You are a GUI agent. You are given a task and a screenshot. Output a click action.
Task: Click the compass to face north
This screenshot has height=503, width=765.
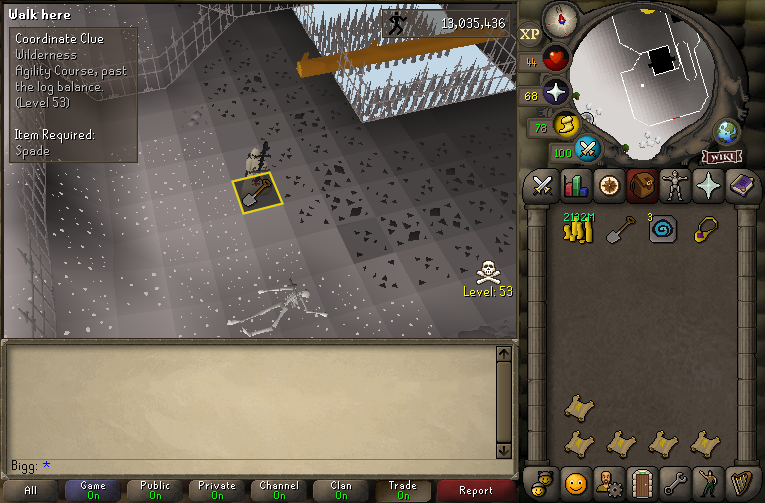pyautogui.click(x=560, y=16)
